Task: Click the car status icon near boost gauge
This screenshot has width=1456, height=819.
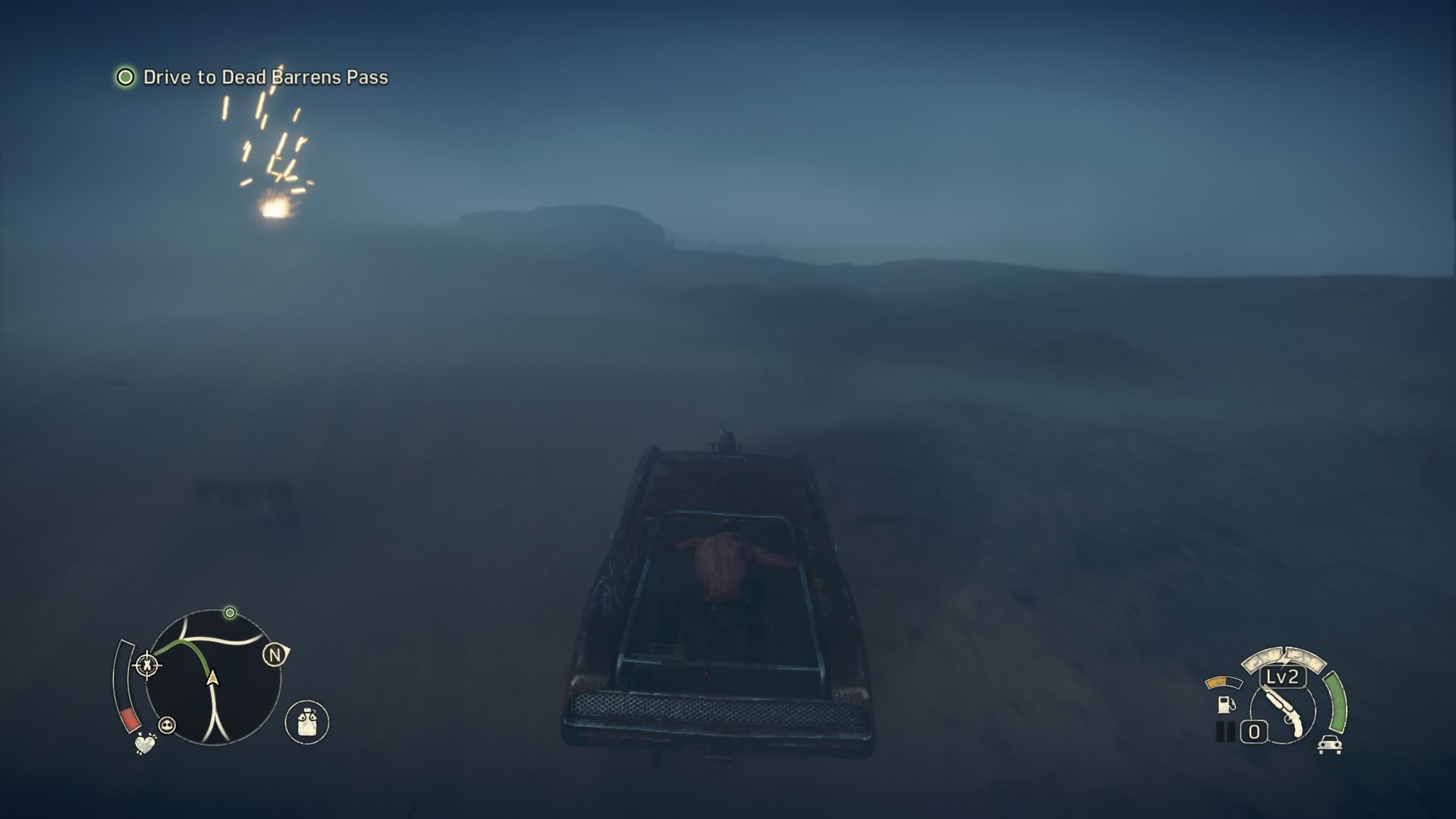Action: tap(1330, 745)
